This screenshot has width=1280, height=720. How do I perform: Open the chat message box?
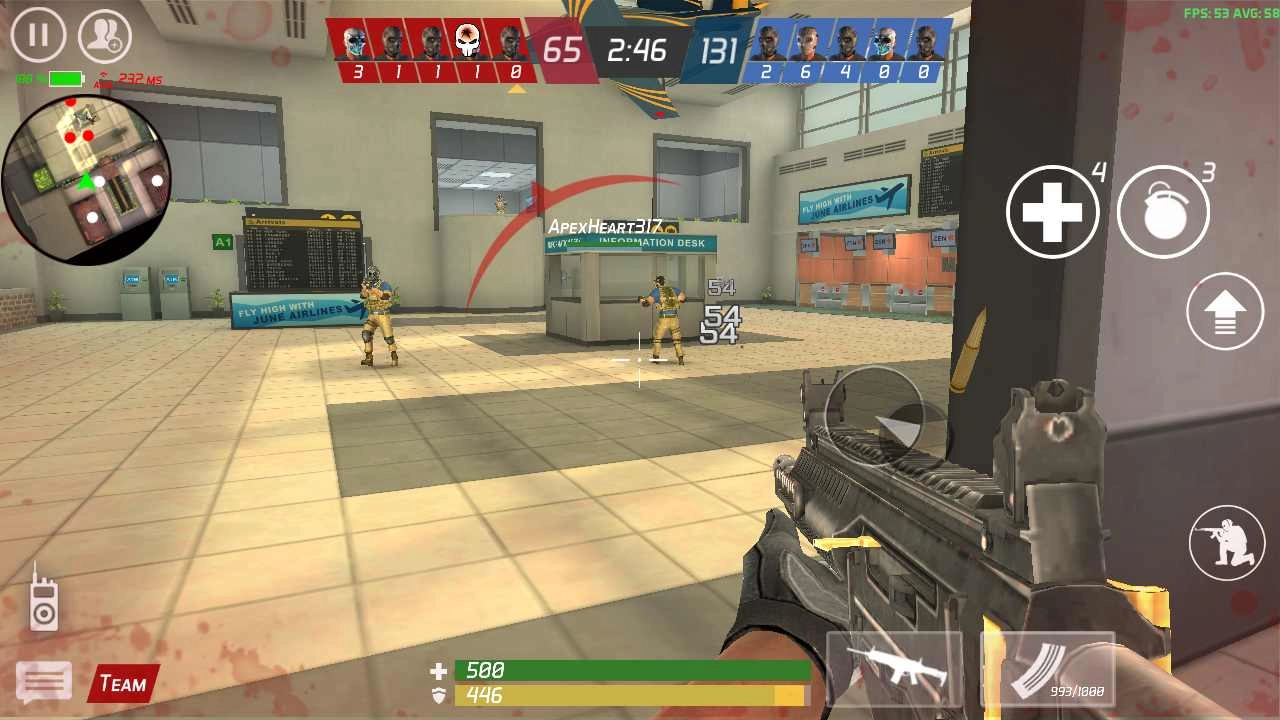coord(43,683)
